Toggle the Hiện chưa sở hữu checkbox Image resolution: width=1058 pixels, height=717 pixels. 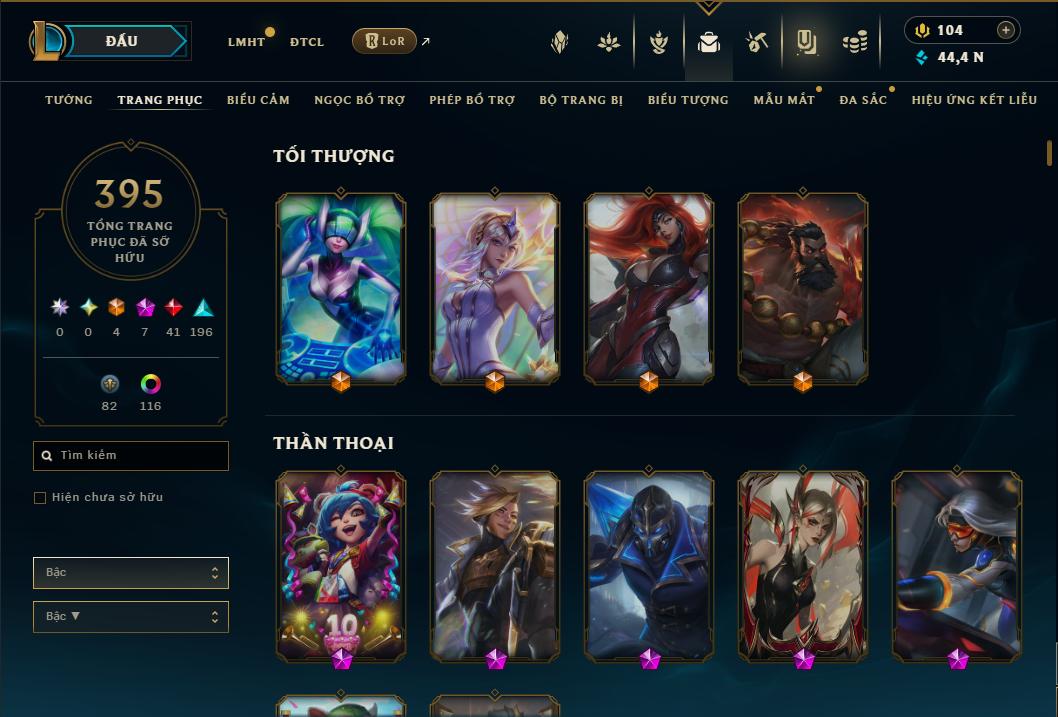click(40, 498)
